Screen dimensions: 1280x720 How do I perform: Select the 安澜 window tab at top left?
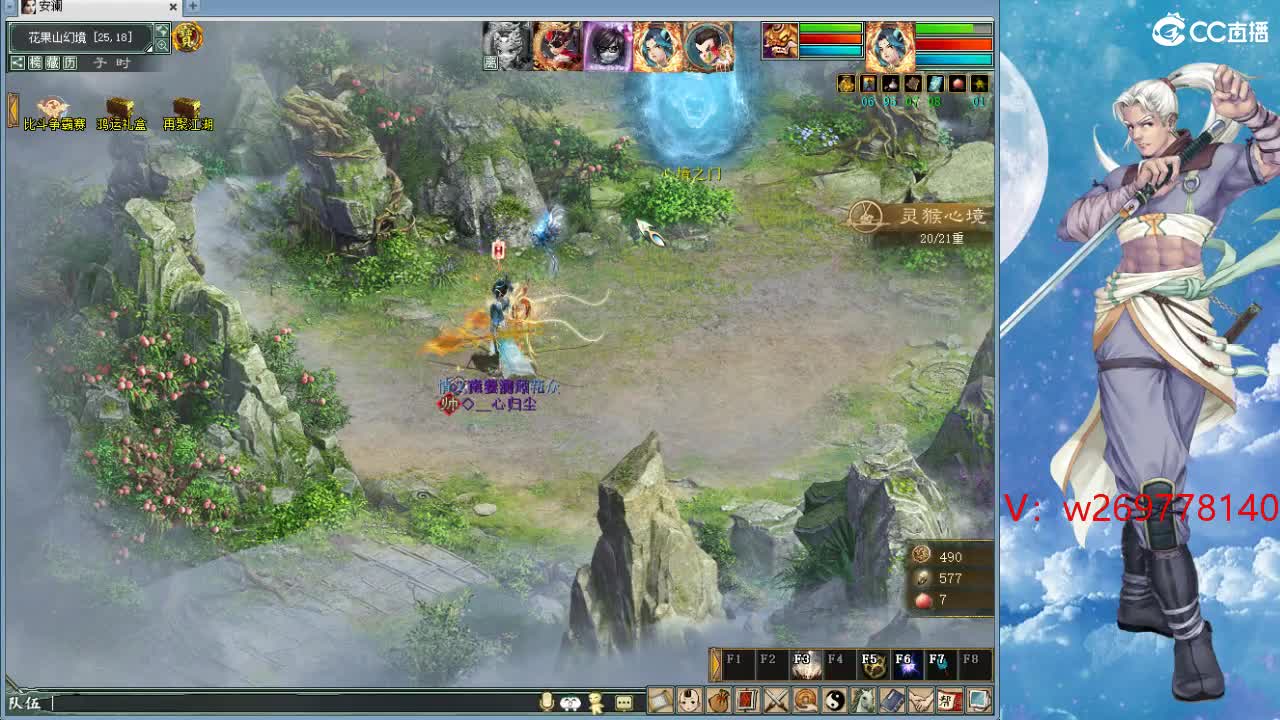(x=50, y=7)
